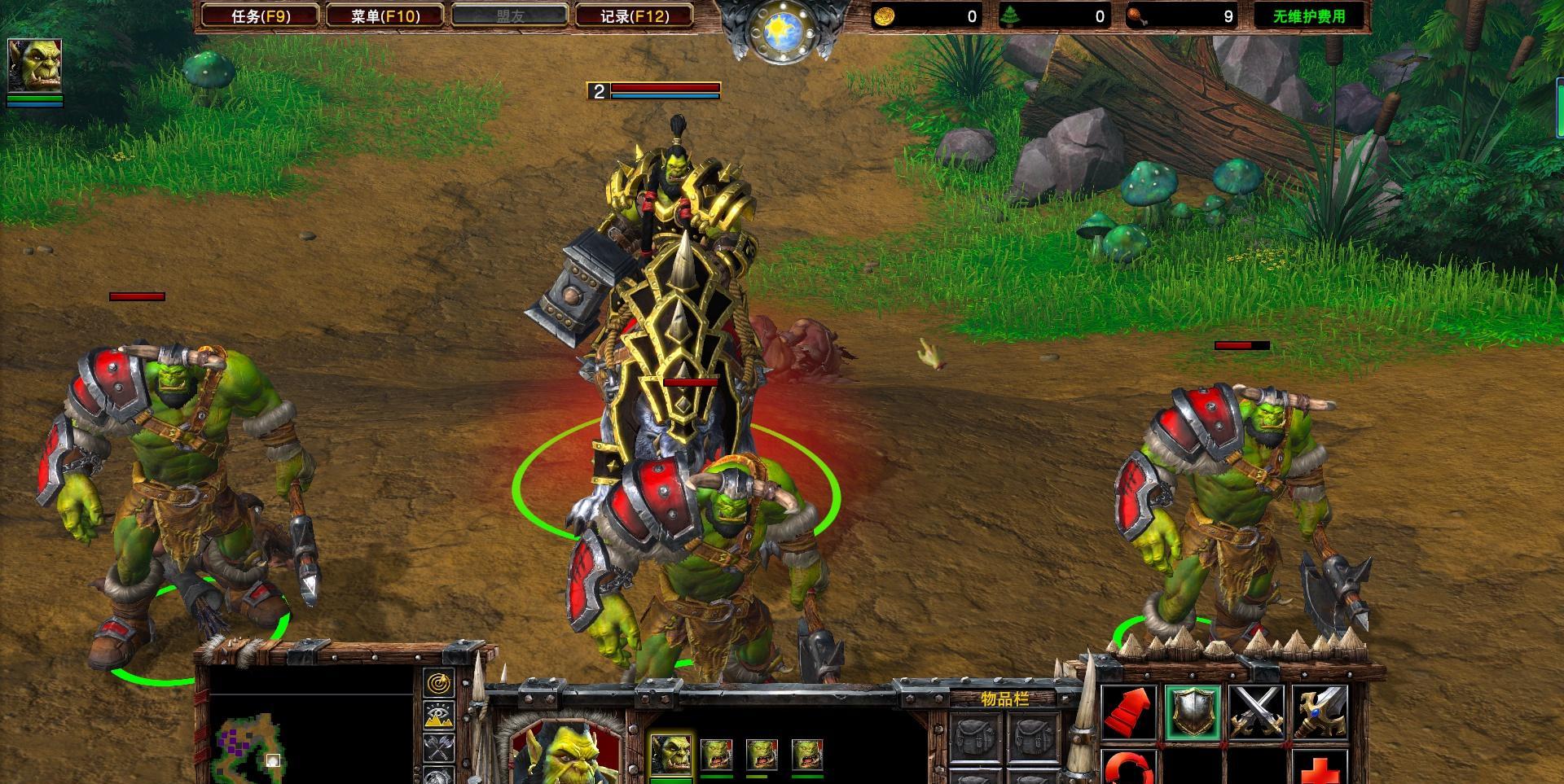Click the 盟友 allies button
1564x784 pixels.
point(510,15)
